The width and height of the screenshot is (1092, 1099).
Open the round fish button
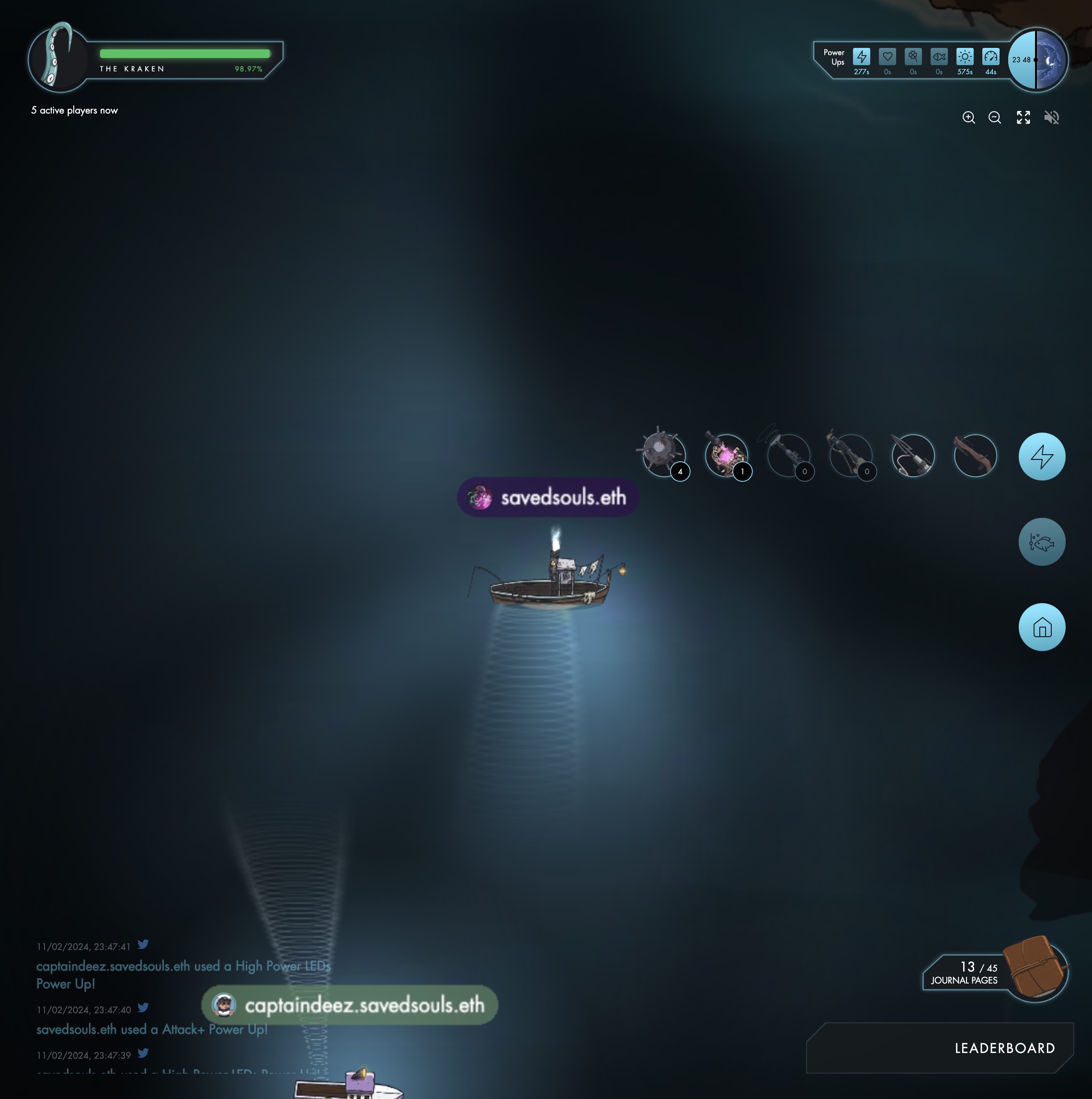point(1041,542)
